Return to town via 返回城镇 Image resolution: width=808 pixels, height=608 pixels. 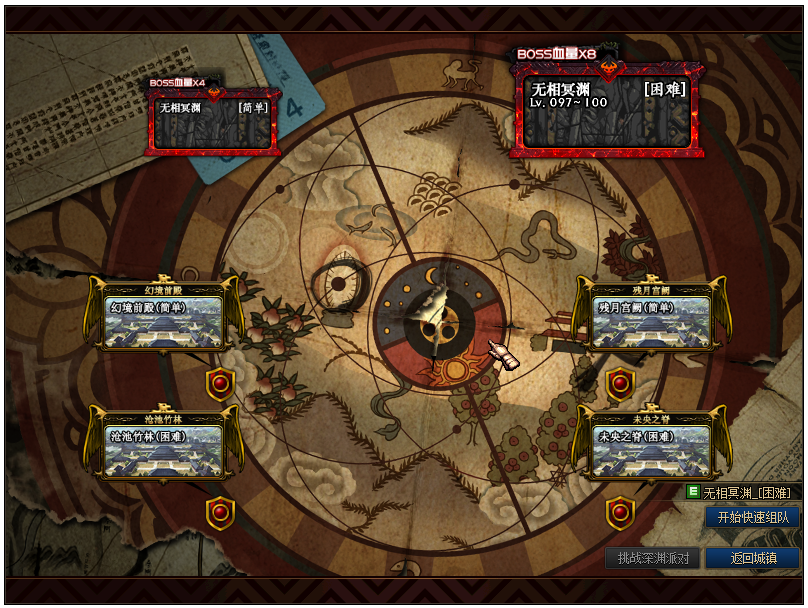tap(752, 558)
